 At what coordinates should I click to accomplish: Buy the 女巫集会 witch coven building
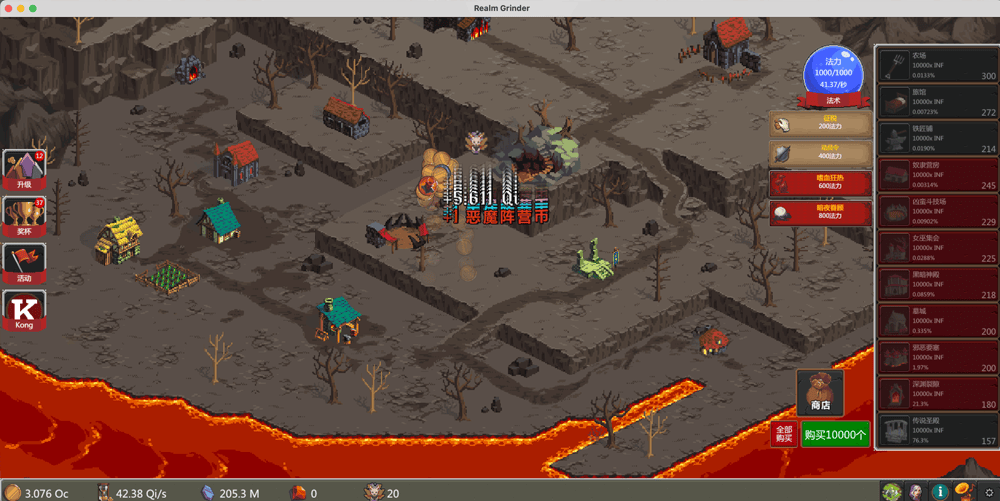coord(937,249)
